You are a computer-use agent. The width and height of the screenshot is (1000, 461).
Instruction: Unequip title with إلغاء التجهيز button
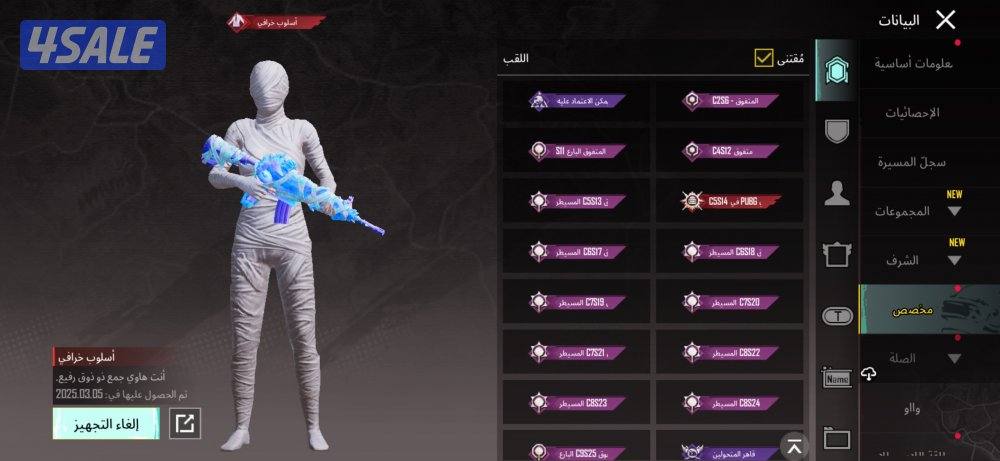click(105, 423)
